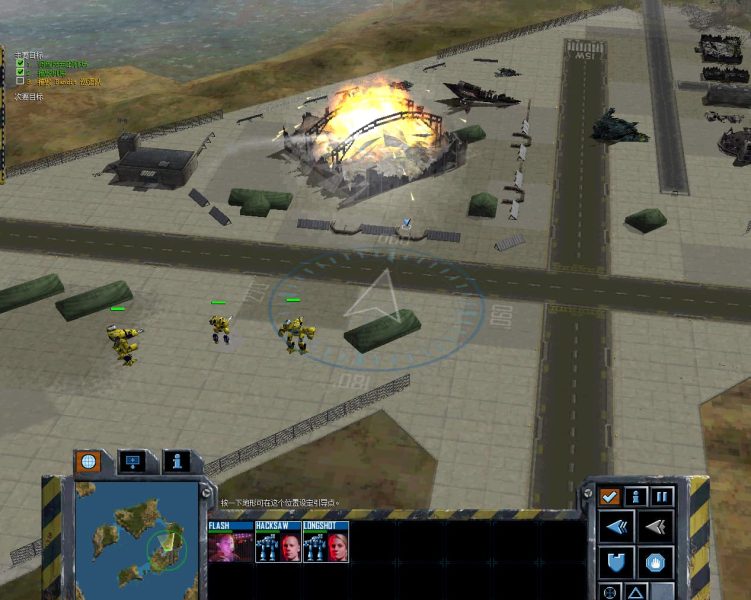
Task: Activate the grey arrow move command
Action: click(x=655, y=526)
